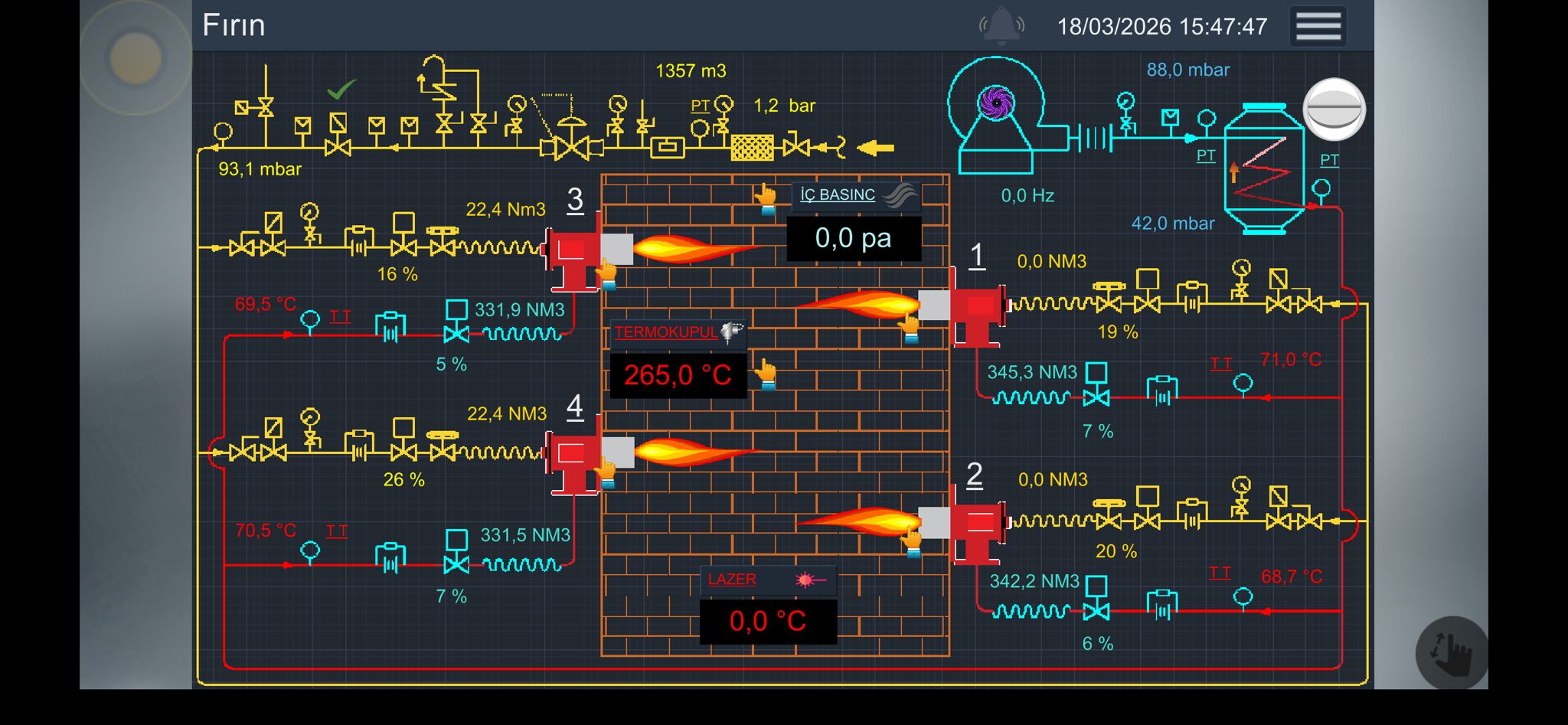The height and width of the screenshot is (725, 1568).
Task: Click the laser beam icon beside LAZER
Action: click(x=806, y=580)
